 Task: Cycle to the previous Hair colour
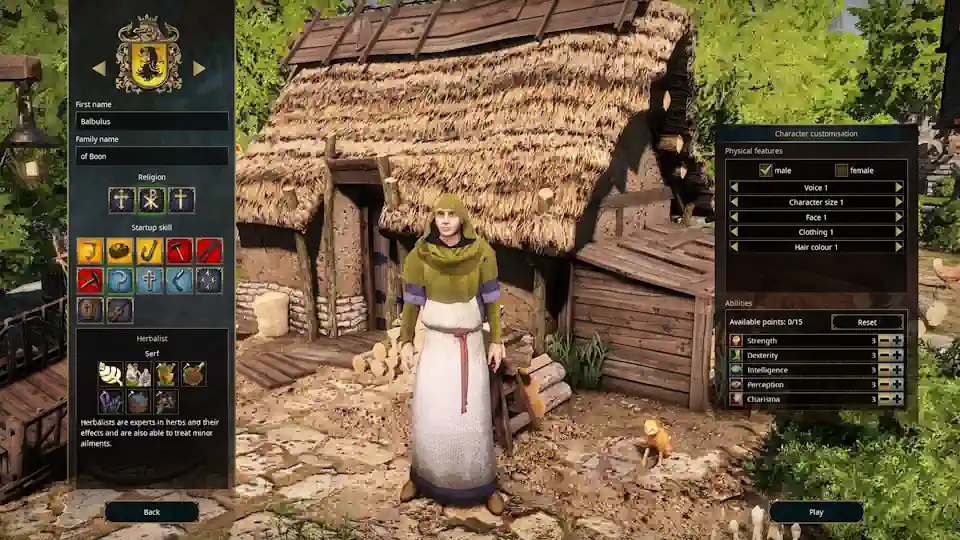coord(733,246)
